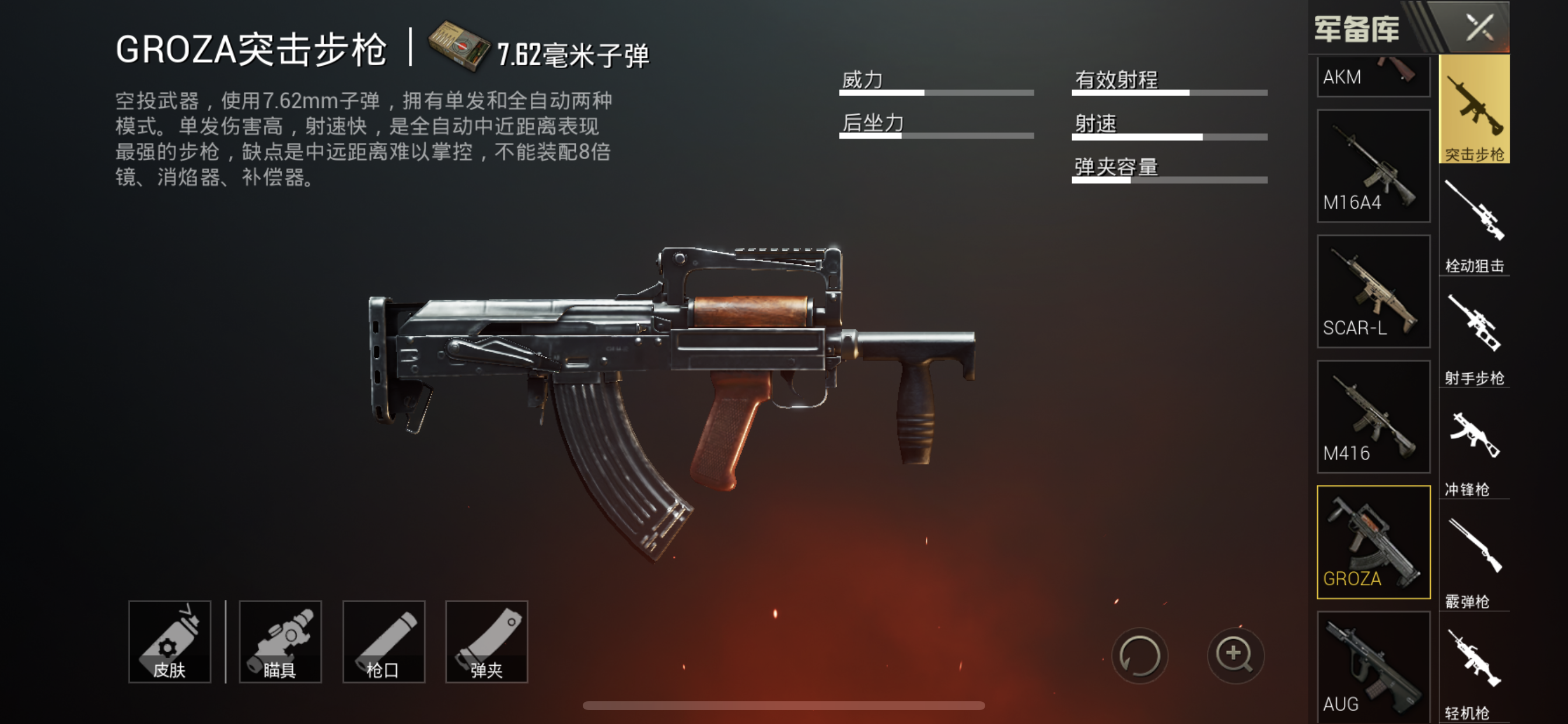Select the GROZA weapon tile
The image size is (1568, 724).
pyautogui.click(x=1373, y=542)
